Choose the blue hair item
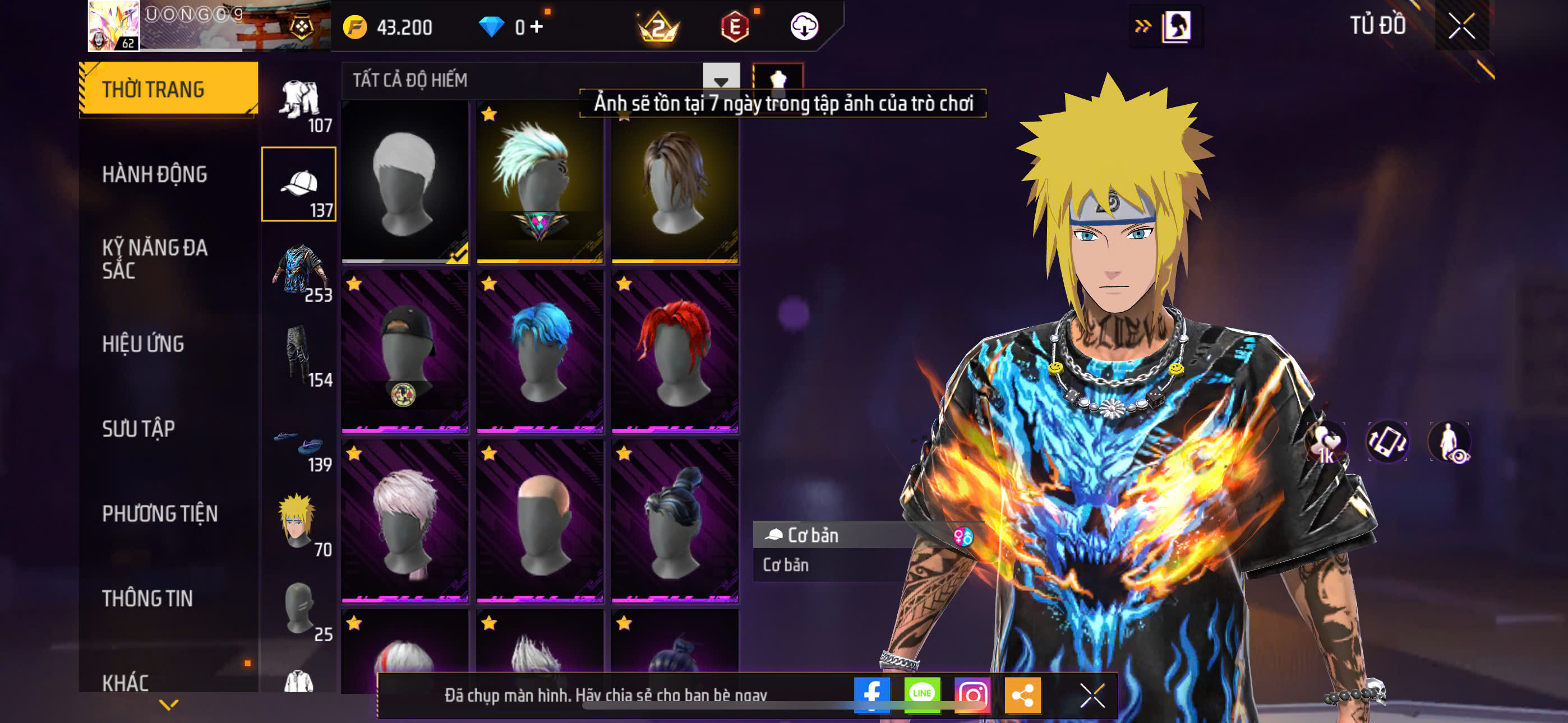 539,352
